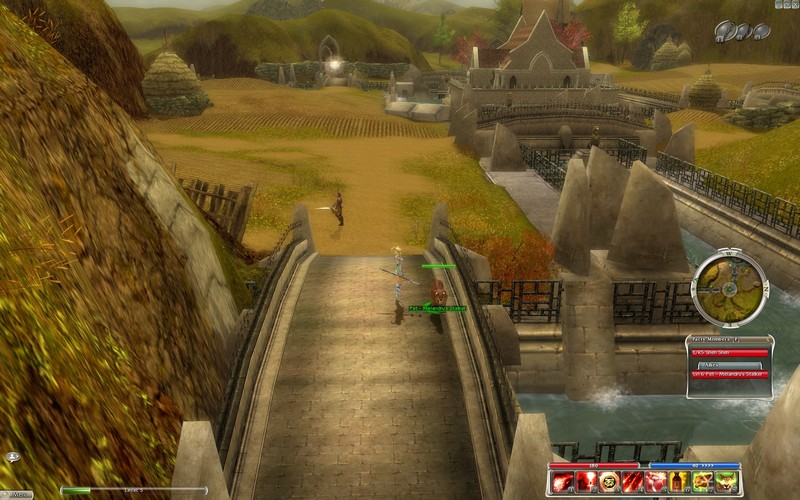Use the horned animal face pet skill
This screenshot has width=800, height=500.
[x=726, y=482]
